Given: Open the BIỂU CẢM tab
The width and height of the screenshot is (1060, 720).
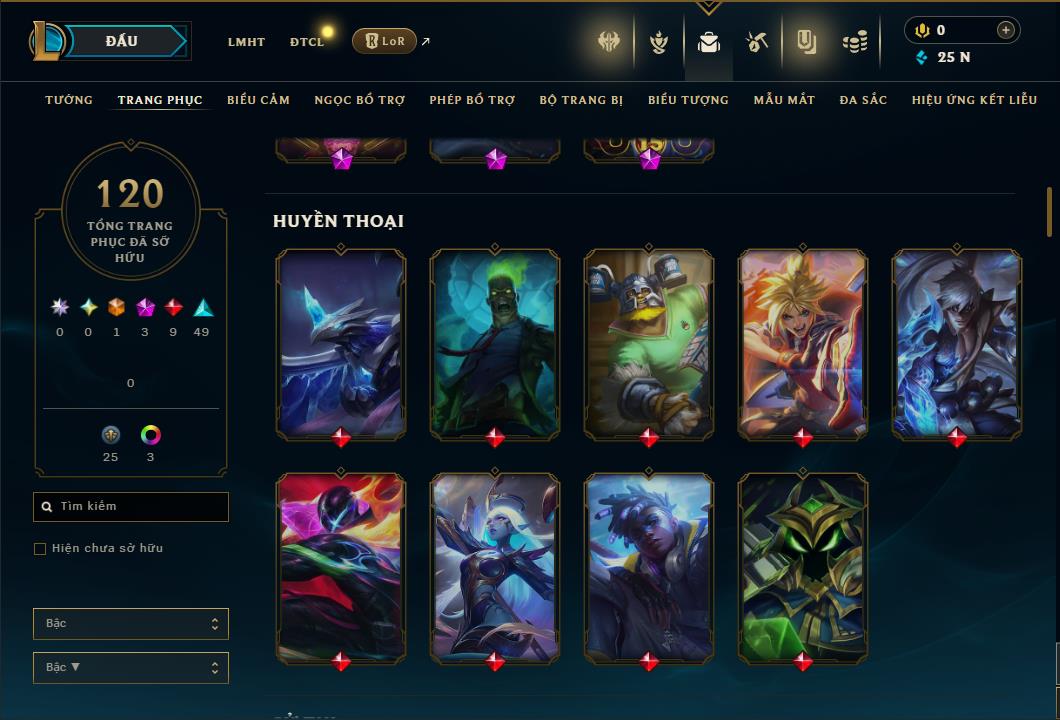Looking at the screenshot, I should [258, 100].
